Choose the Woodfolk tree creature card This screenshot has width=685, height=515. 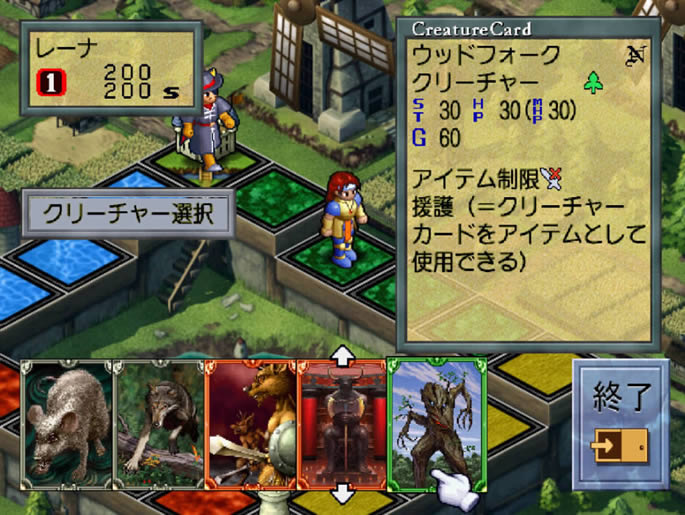click(x=434, y=422)
